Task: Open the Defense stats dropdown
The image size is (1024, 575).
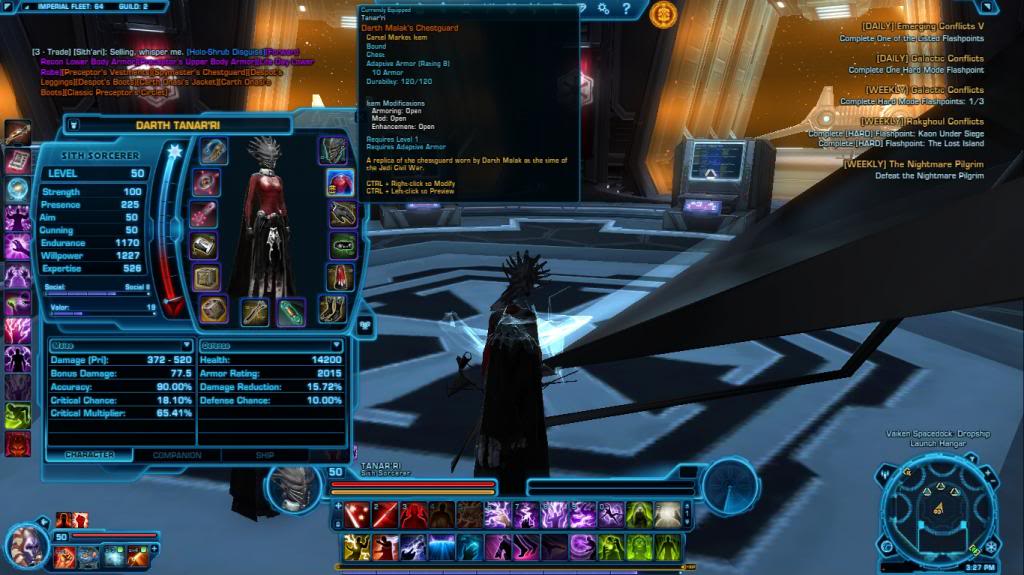Action: coord(270,345)
